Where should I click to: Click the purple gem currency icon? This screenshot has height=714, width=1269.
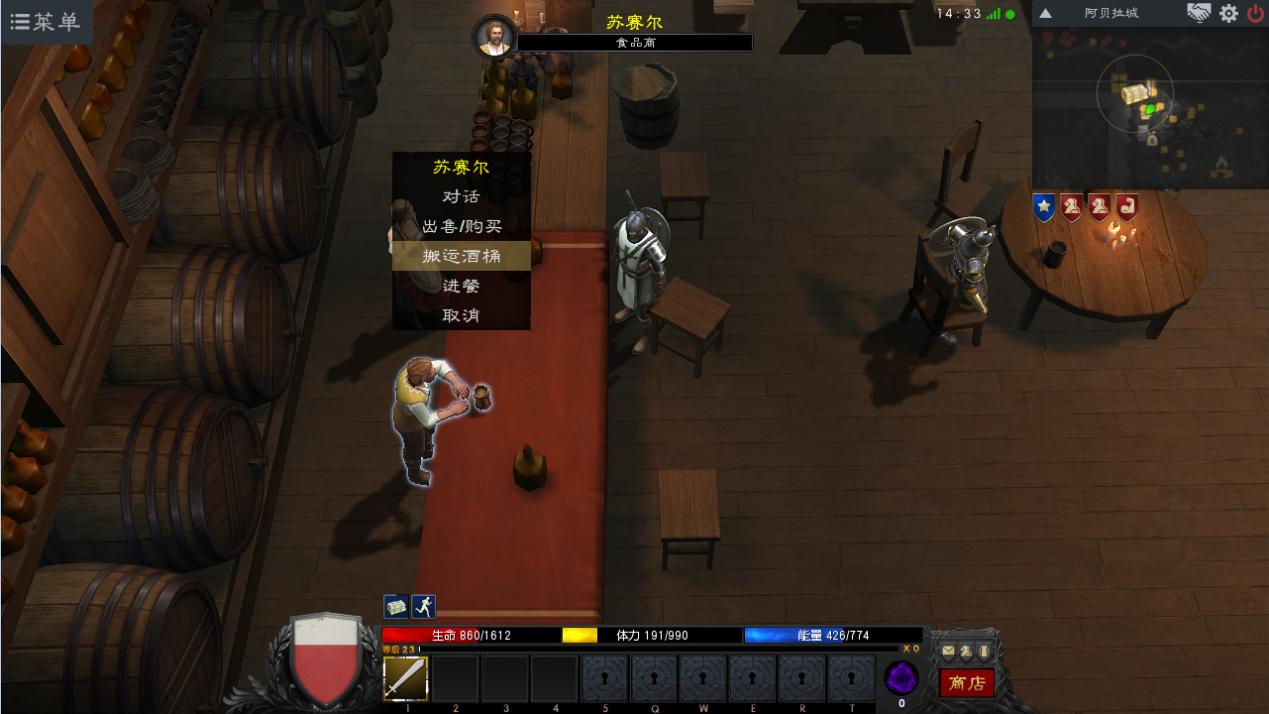pos(901,678)
